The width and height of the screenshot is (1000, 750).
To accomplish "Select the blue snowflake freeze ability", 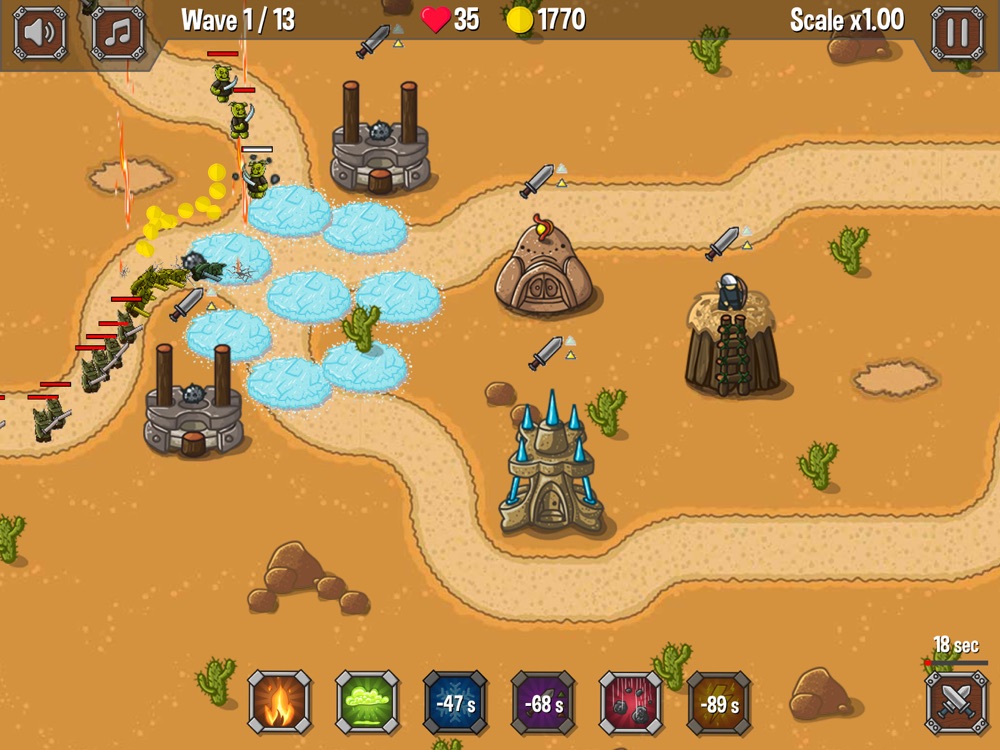I will point(455,703).
